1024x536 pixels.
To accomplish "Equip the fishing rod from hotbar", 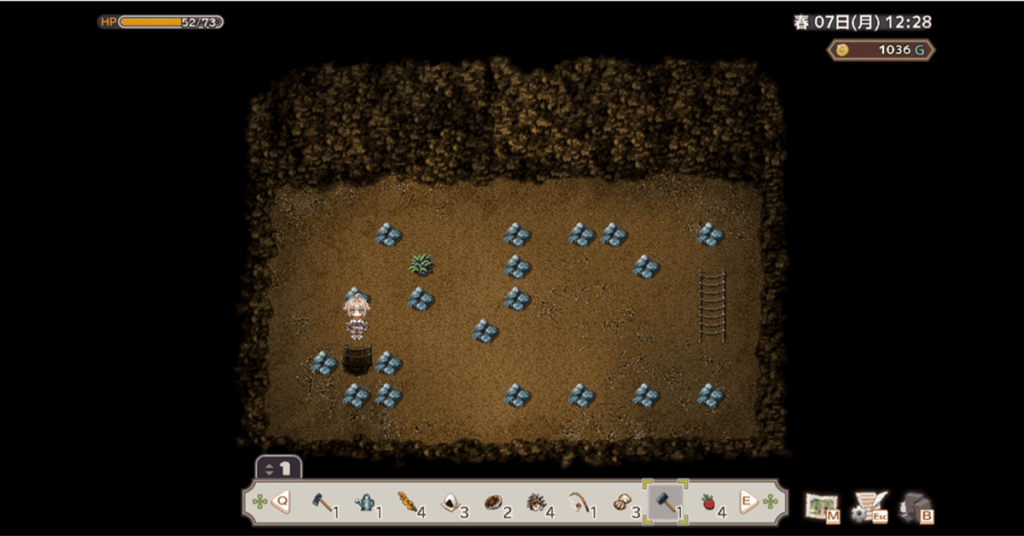I will point(579,502).
